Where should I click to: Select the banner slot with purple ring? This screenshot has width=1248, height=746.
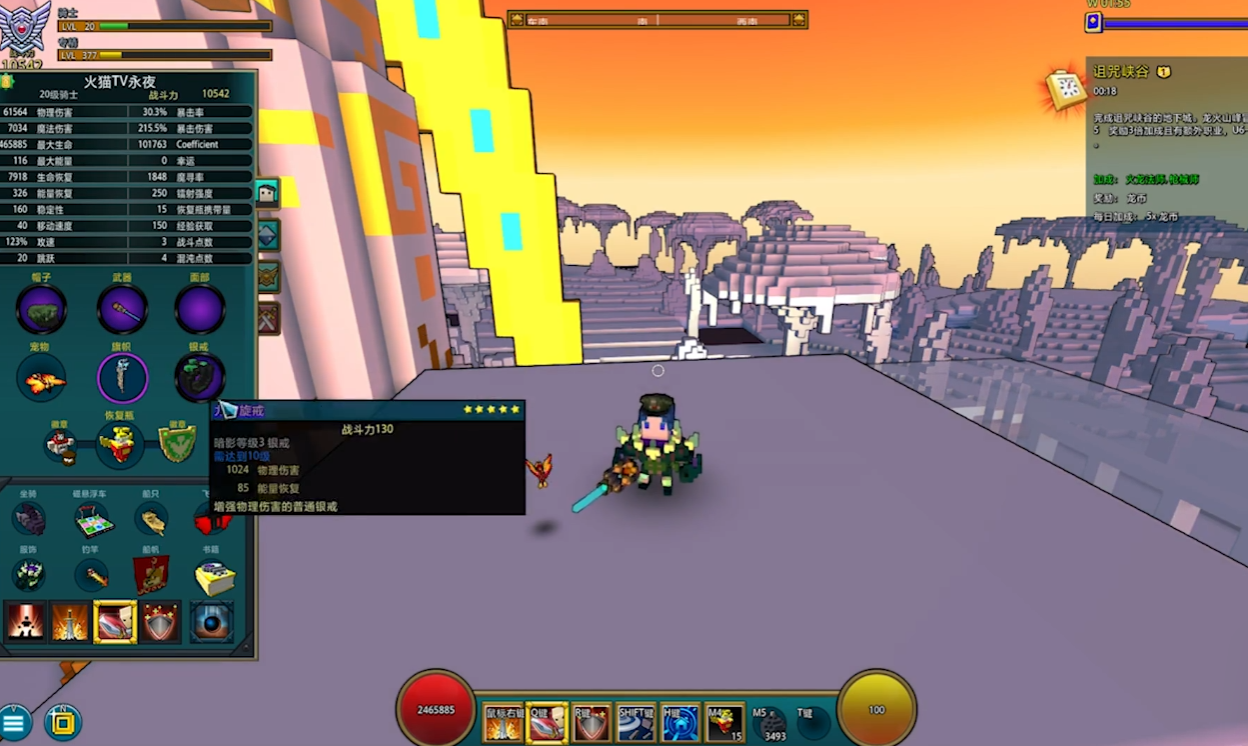pyautogui.click(x=122, y=379)
